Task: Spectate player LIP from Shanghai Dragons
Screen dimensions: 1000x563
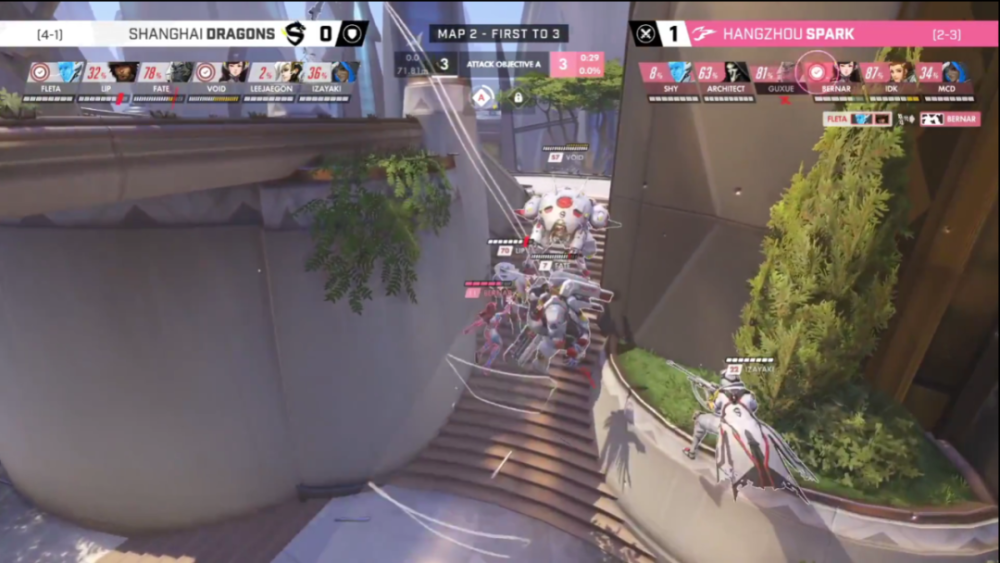Action: pos(123,72)
